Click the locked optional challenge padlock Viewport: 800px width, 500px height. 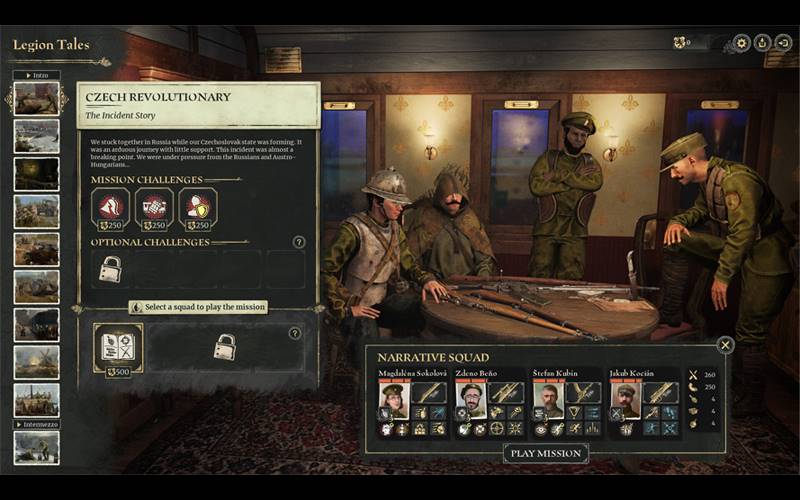[x=110, y=269]
